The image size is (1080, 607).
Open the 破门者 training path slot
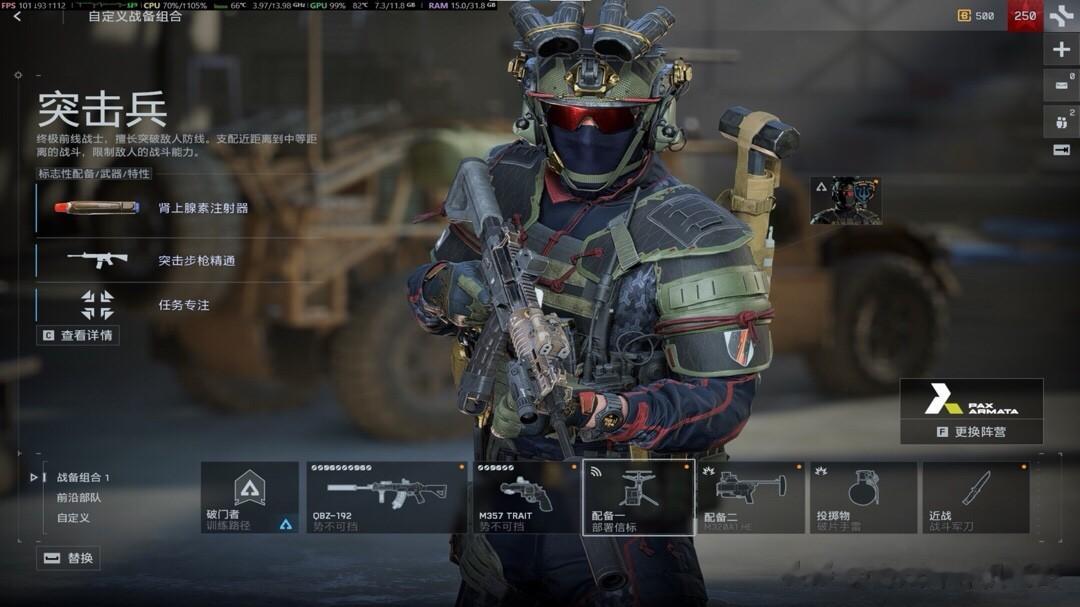(x=250, y=497)
